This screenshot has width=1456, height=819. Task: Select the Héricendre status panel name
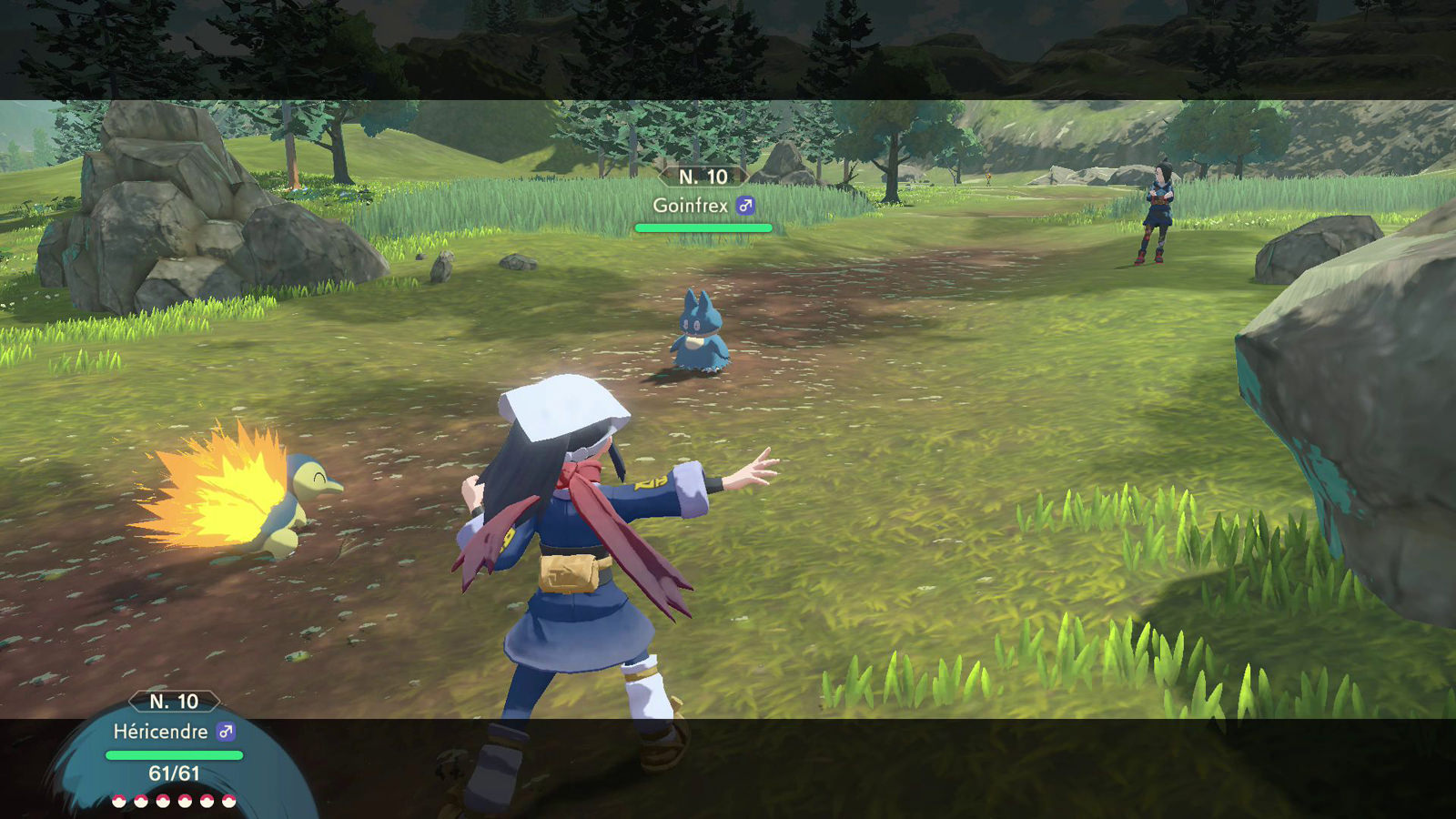click(160, 732)
